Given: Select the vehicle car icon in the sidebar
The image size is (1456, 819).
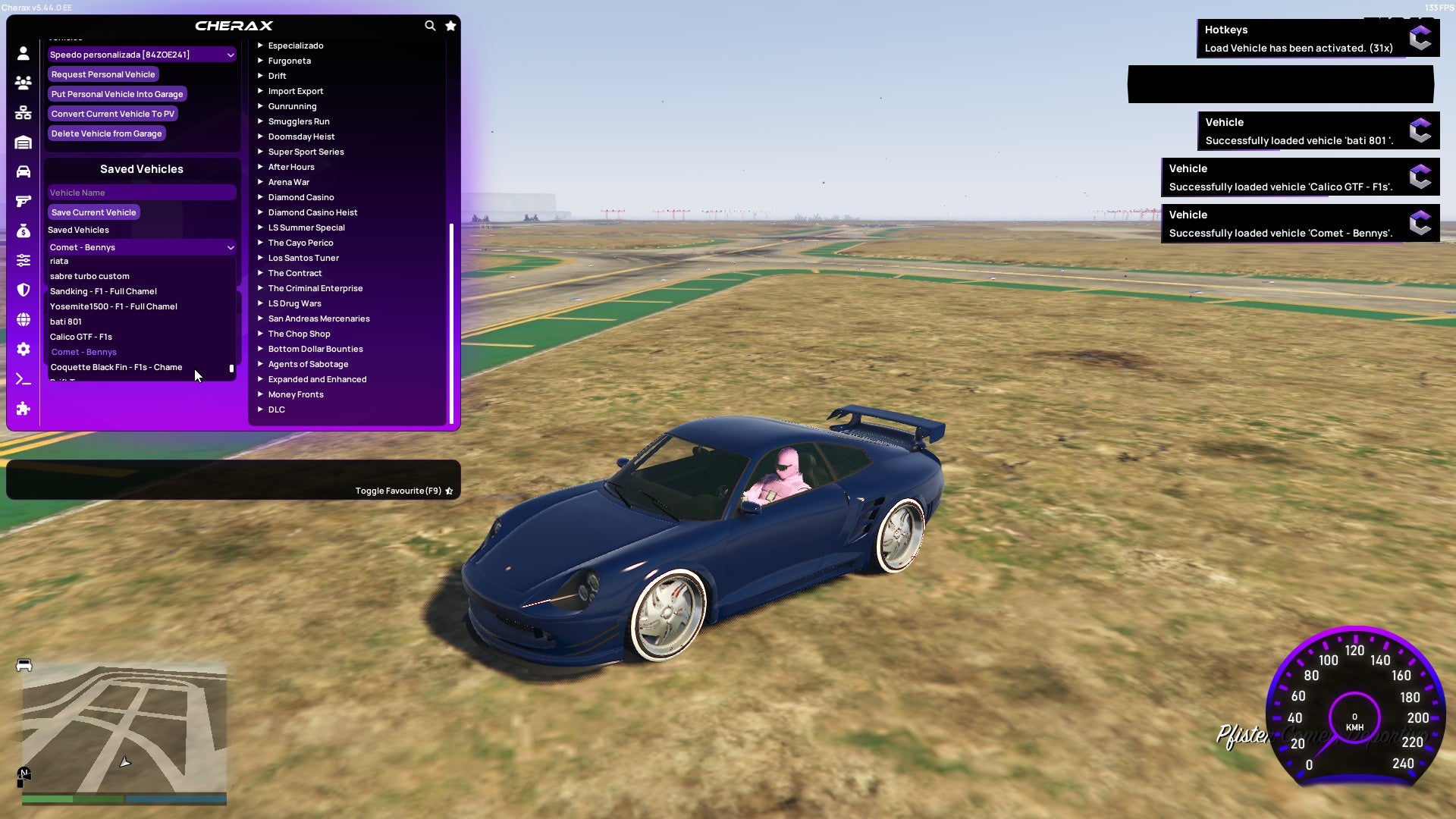Looking at the screenshot, I should (x=23, y=171).
